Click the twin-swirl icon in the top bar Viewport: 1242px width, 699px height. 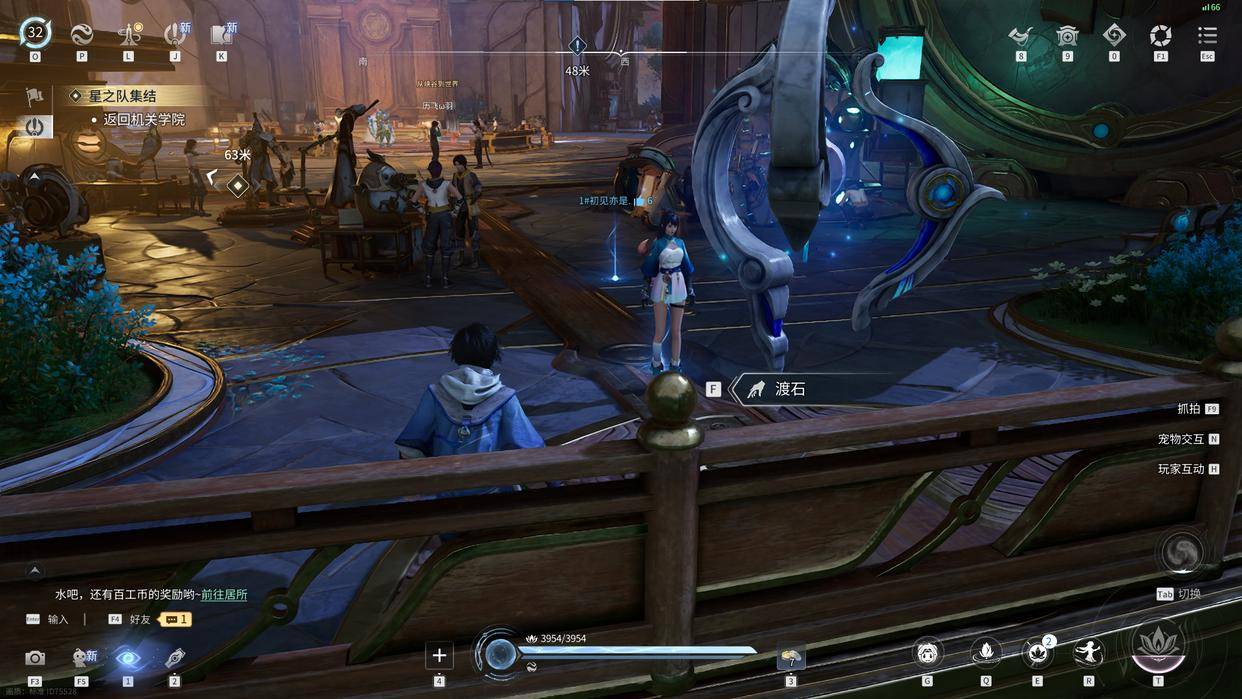[82, 34]
